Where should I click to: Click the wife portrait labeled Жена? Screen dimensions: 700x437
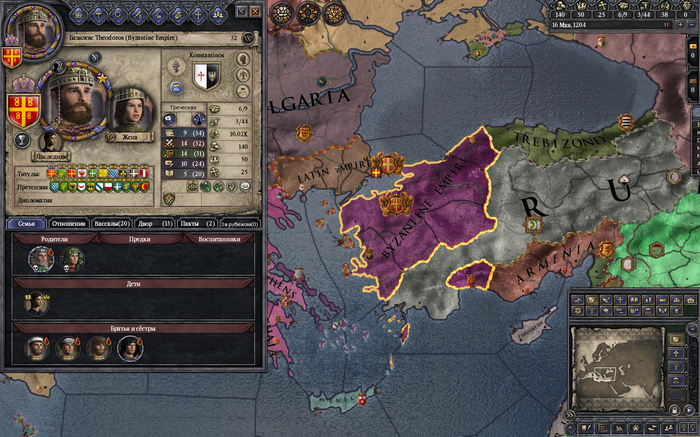pos(126,104)
